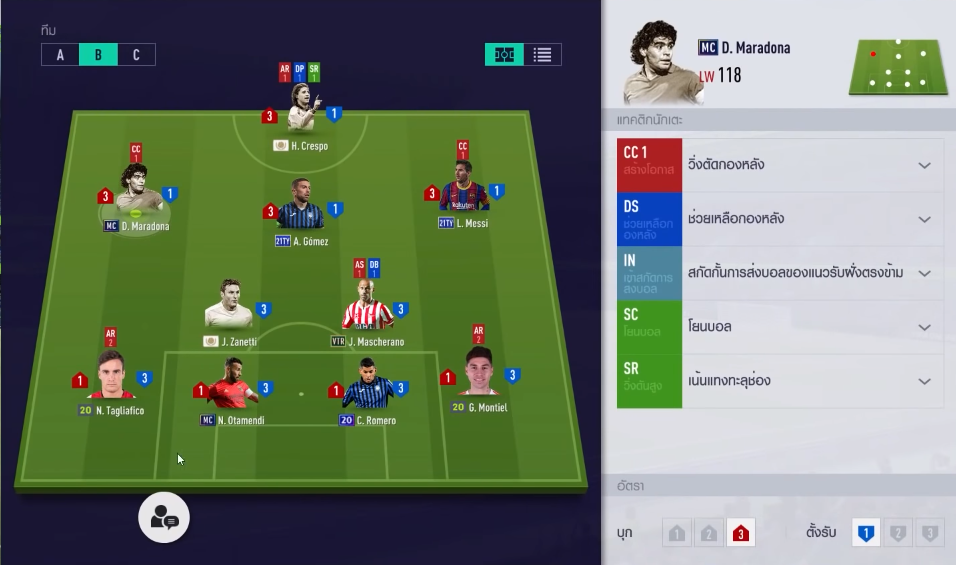Open the player chat bubble button
The width and height of the screenshot is (956, 565).
tap(164, 517)
